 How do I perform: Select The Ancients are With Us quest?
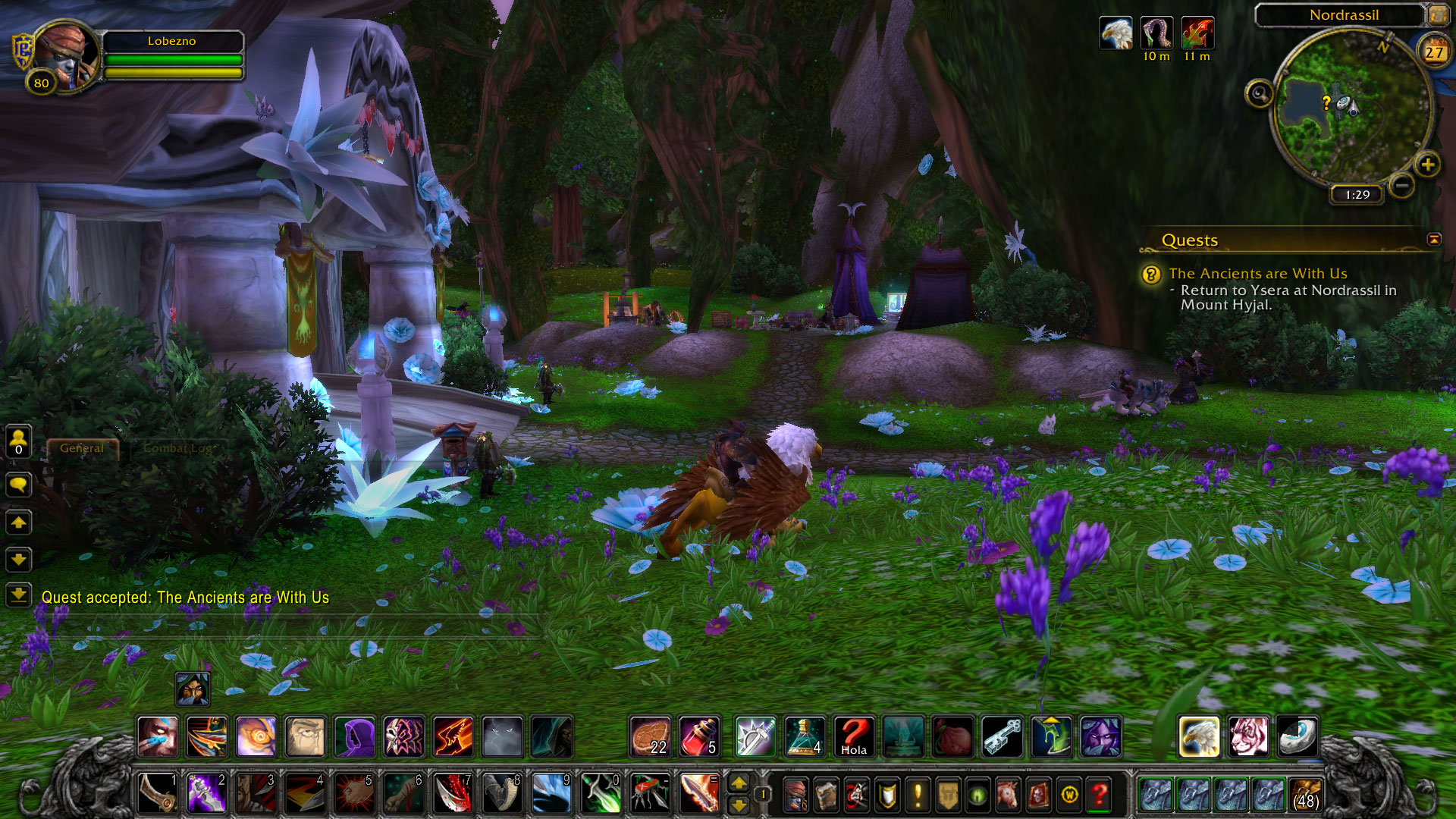tap(1257, 274)
